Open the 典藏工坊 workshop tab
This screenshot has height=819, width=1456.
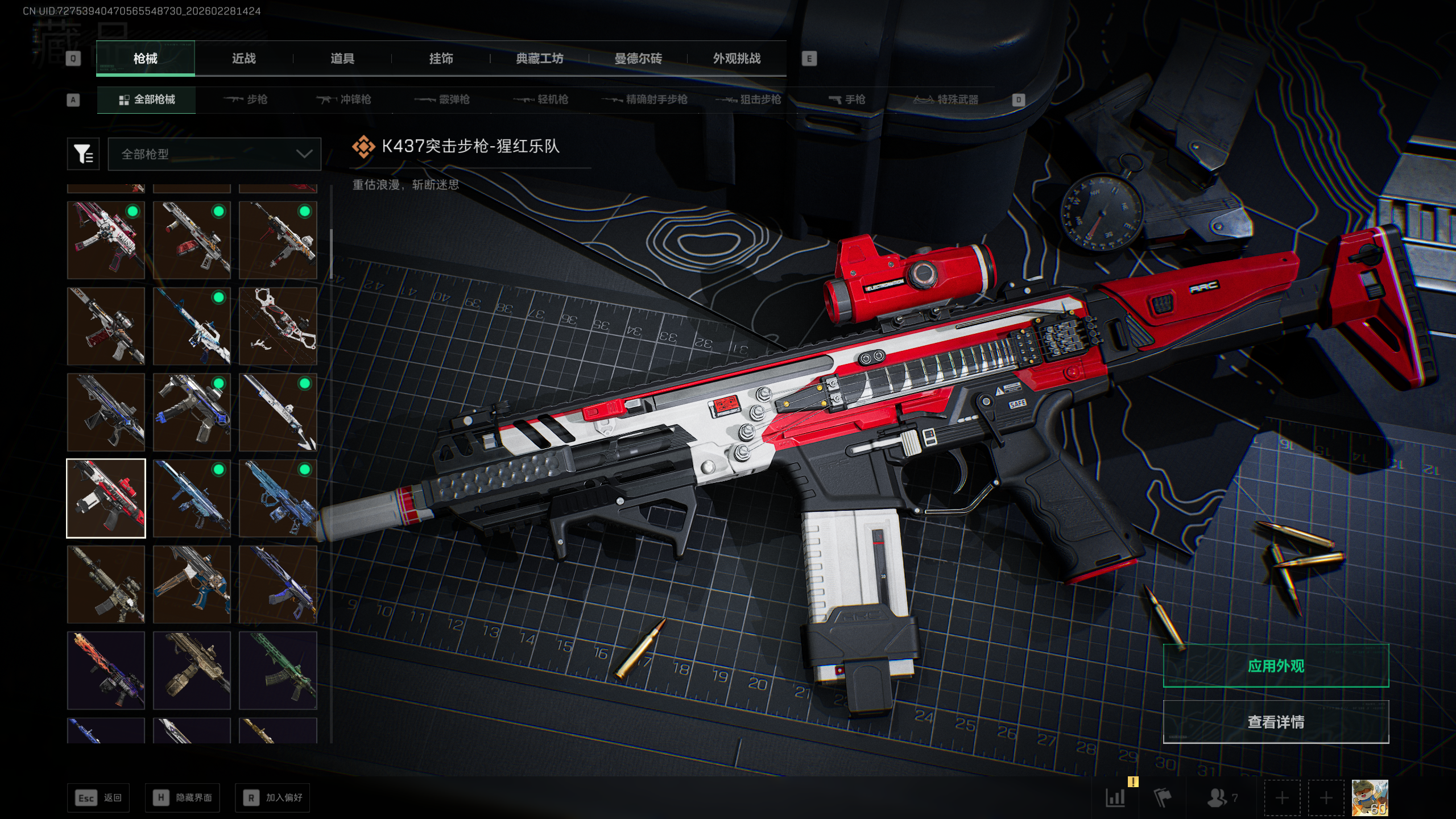(x=539, y=59)
